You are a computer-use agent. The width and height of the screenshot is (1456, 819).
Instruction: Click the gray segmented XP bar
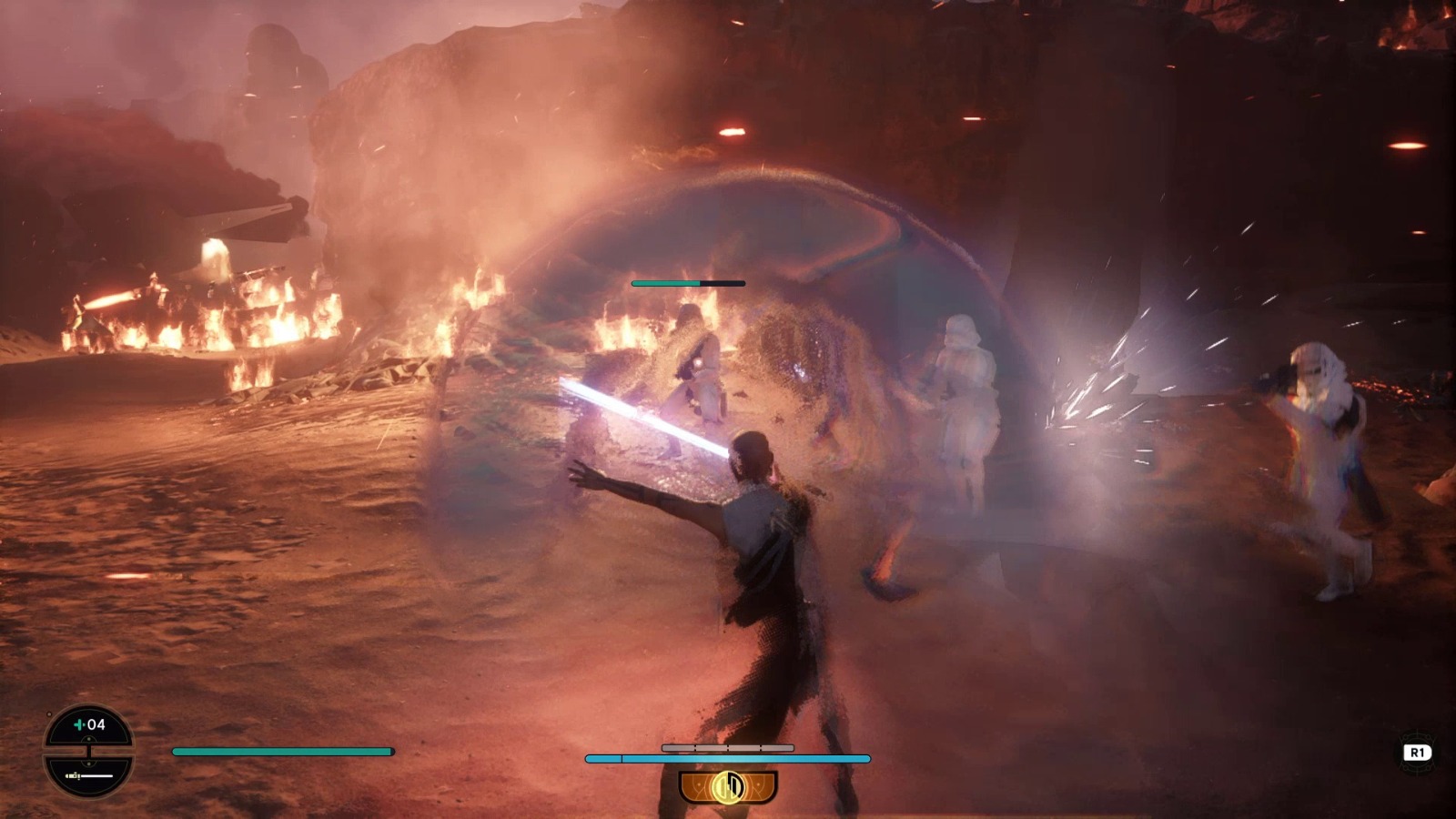pyautogui.click(x=728, y=747)
